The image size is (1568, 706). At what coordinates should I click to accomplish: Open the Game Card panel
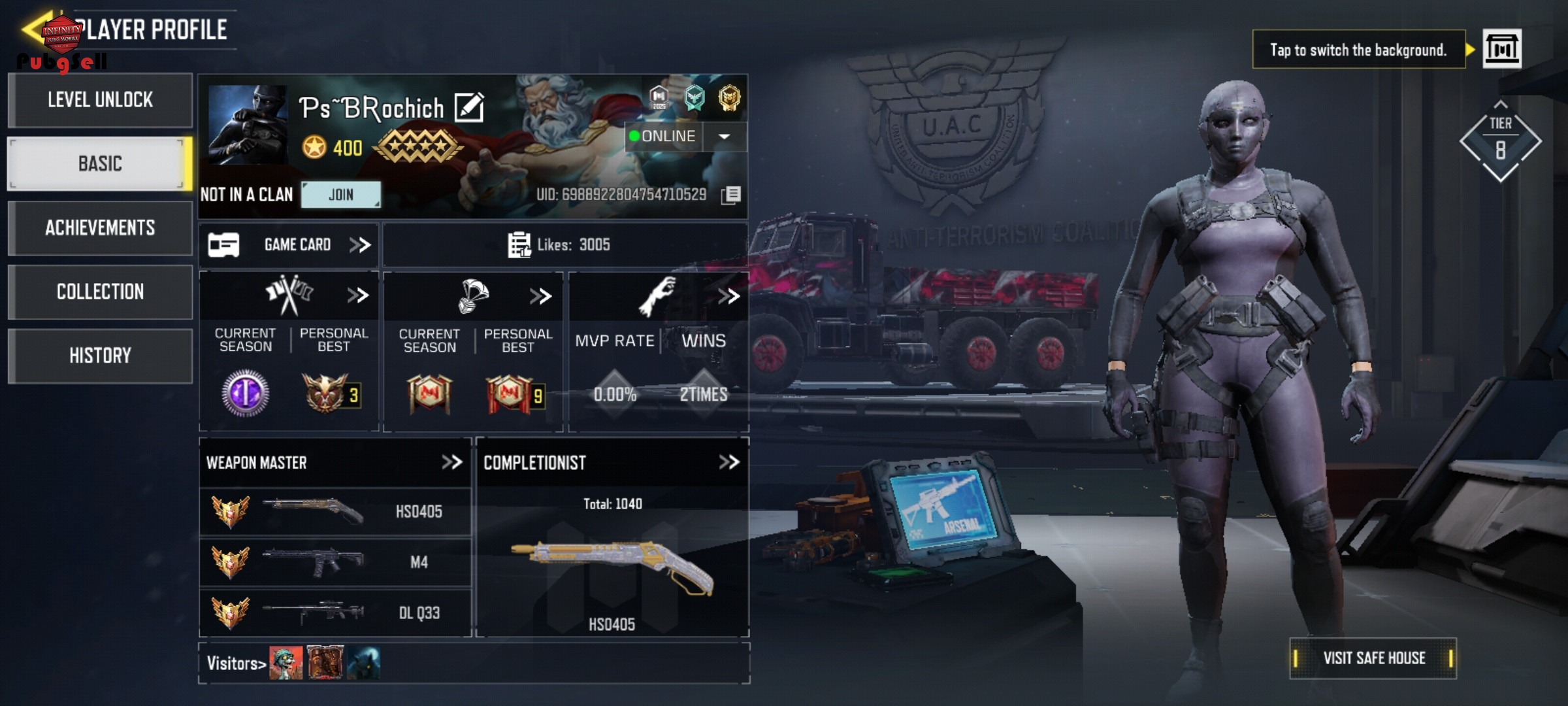click(289, 245)
